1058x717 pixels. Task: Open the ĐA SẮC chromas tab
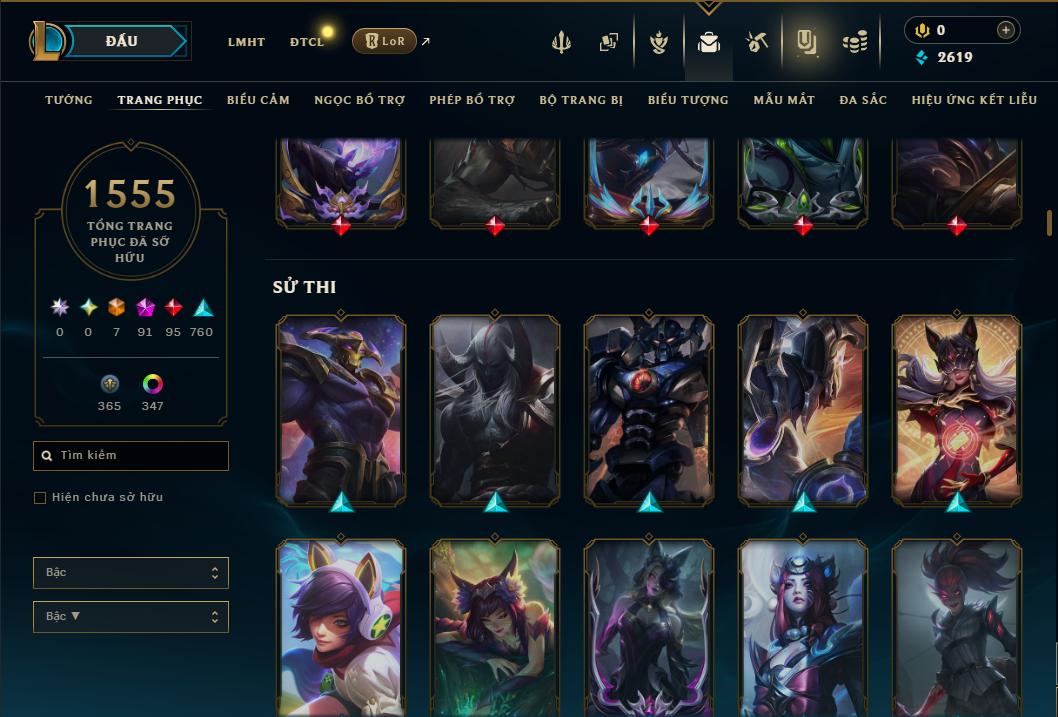point(863,100)
